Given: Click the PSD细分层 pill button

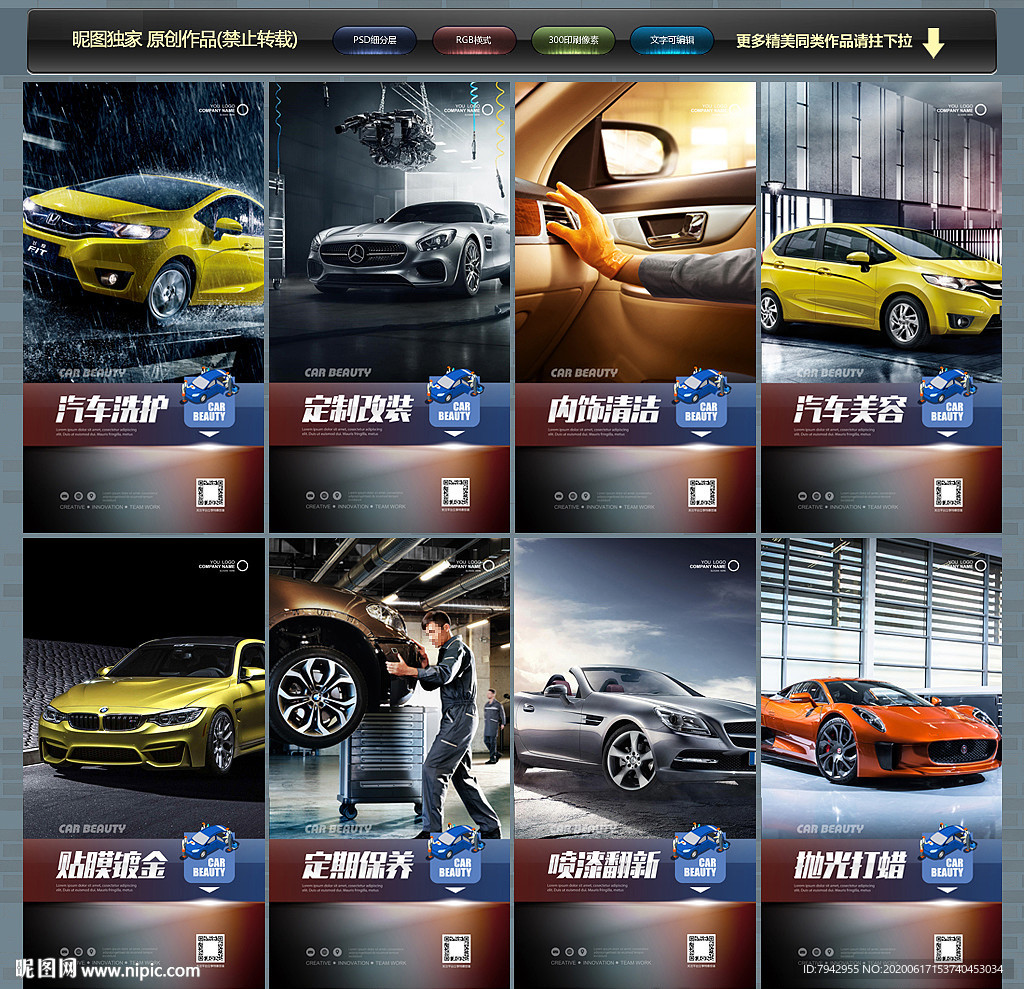Looking at the screenshot, I should [x=374, y=41].
